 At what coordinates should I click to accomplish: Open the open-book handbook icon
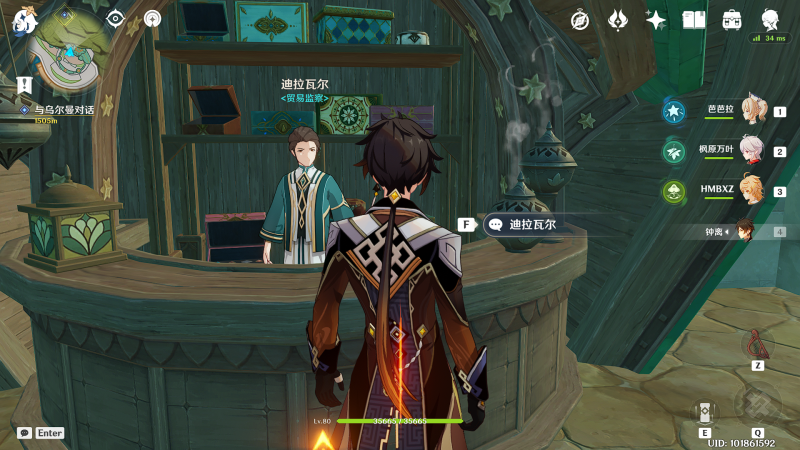point(694,19)
